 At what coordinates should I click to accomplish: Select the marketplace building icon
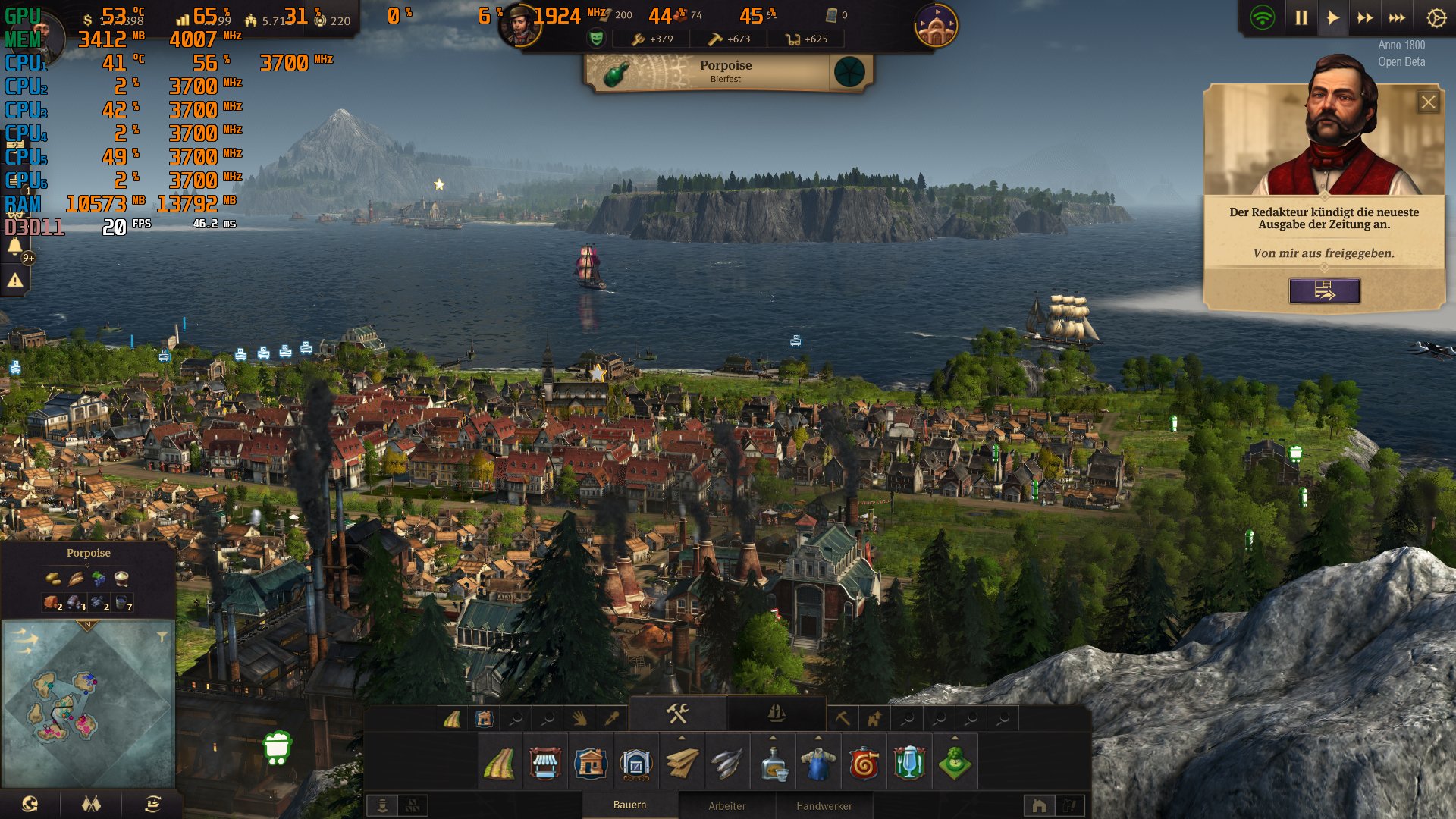click(544, 764)
